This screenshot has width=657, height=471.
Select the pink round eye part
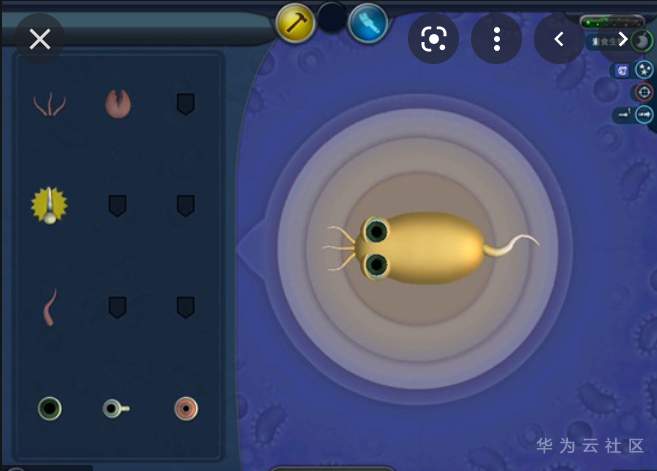coord(186,408)
